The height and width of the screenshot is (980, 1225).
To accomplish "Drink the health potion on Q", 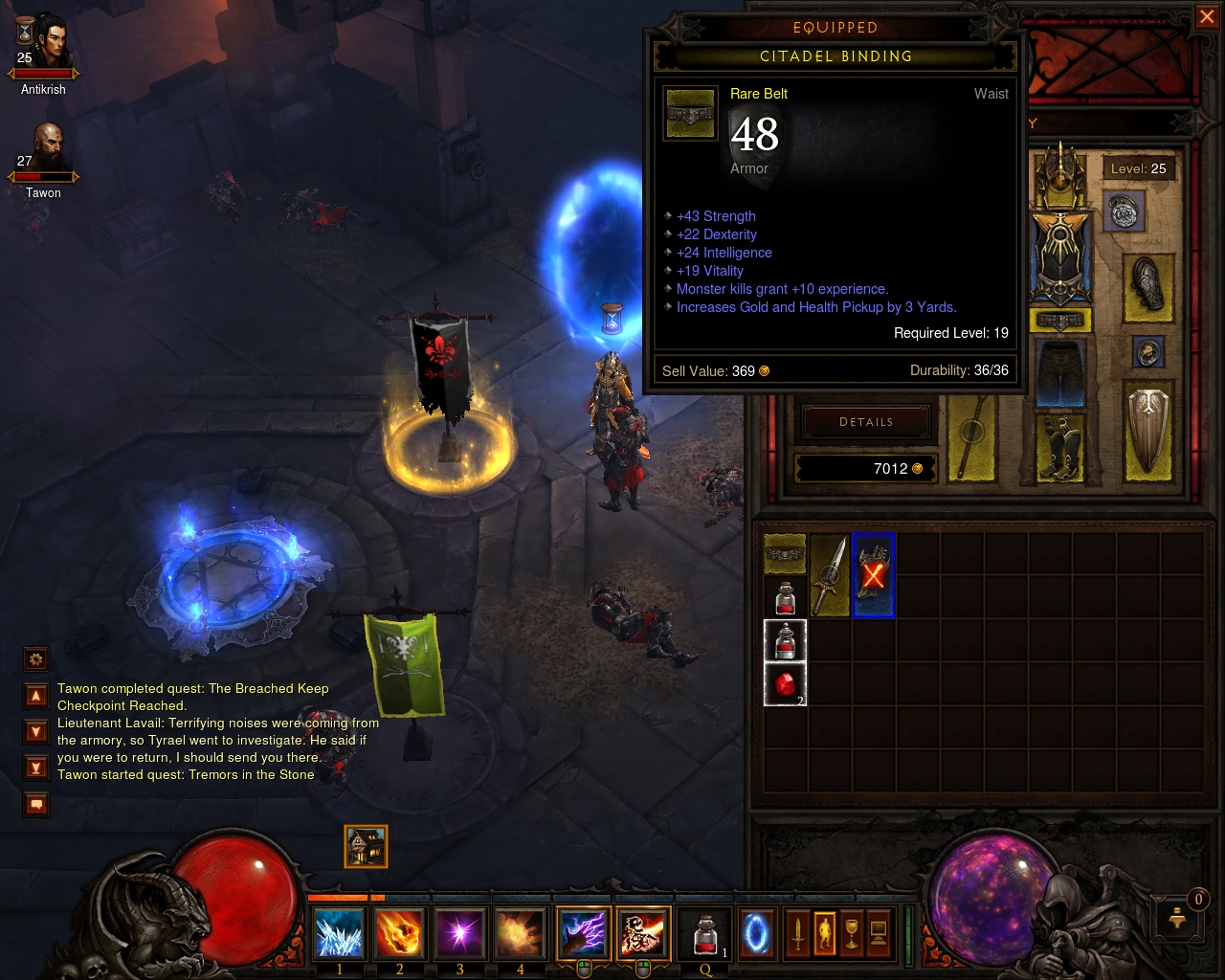I will 705,933.
